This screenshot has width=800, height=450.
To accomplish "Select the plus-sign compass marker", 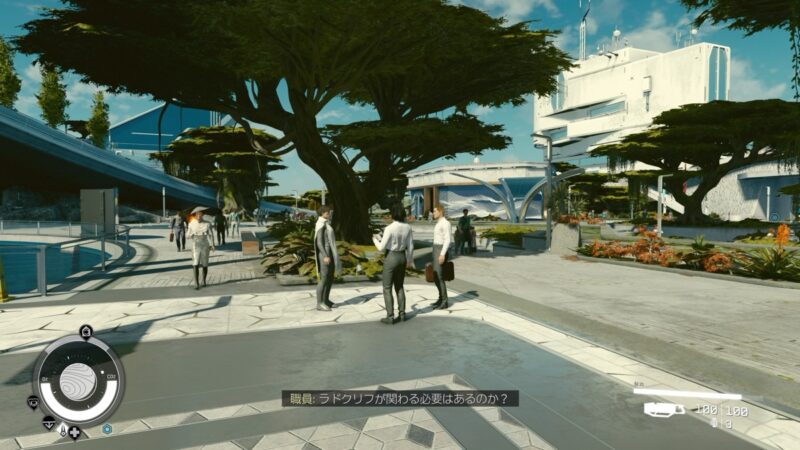I will [x=75, y=432].
